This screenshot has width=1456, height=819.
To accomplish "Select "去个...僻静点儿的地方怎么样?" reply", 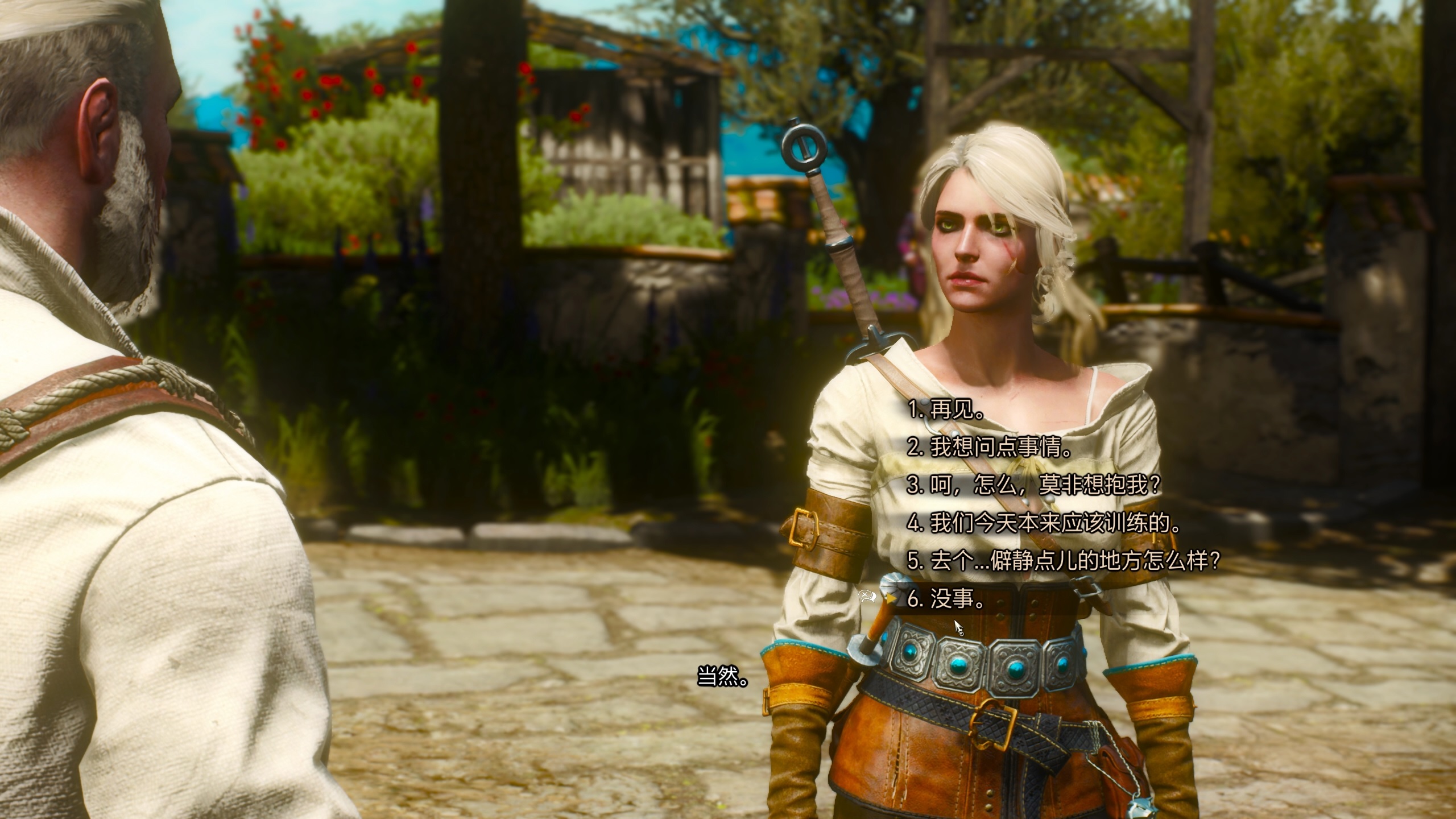I will tap(1064, 561).
